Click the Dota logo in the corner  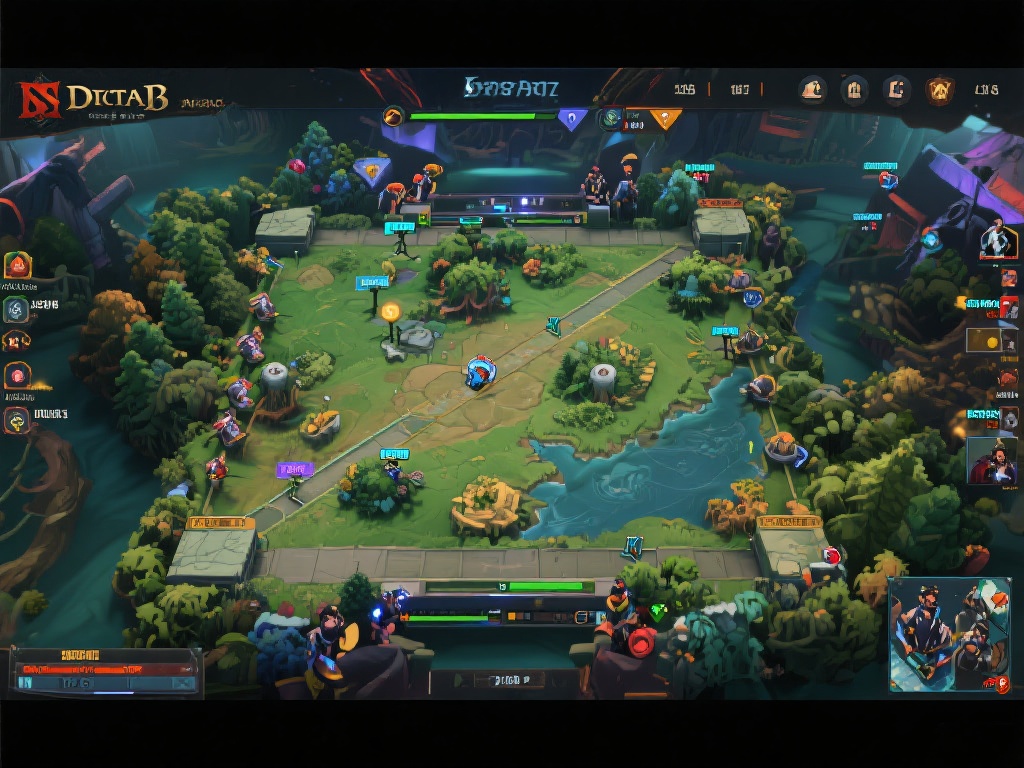38,98
